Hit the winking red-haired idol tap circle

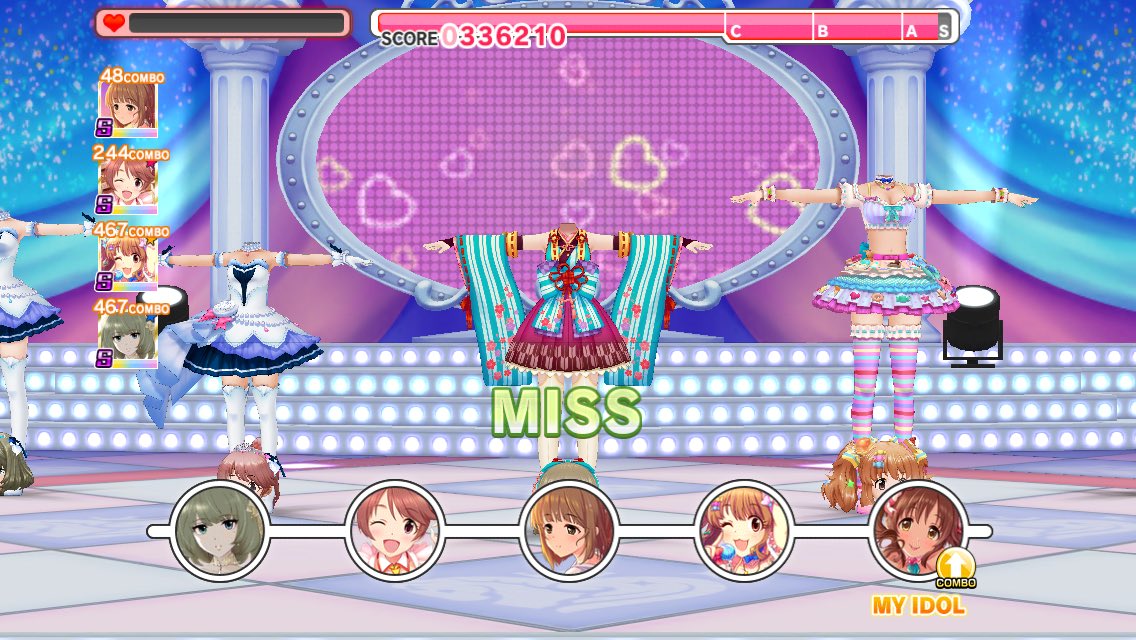pyautogui.click(x=394, y=530)
